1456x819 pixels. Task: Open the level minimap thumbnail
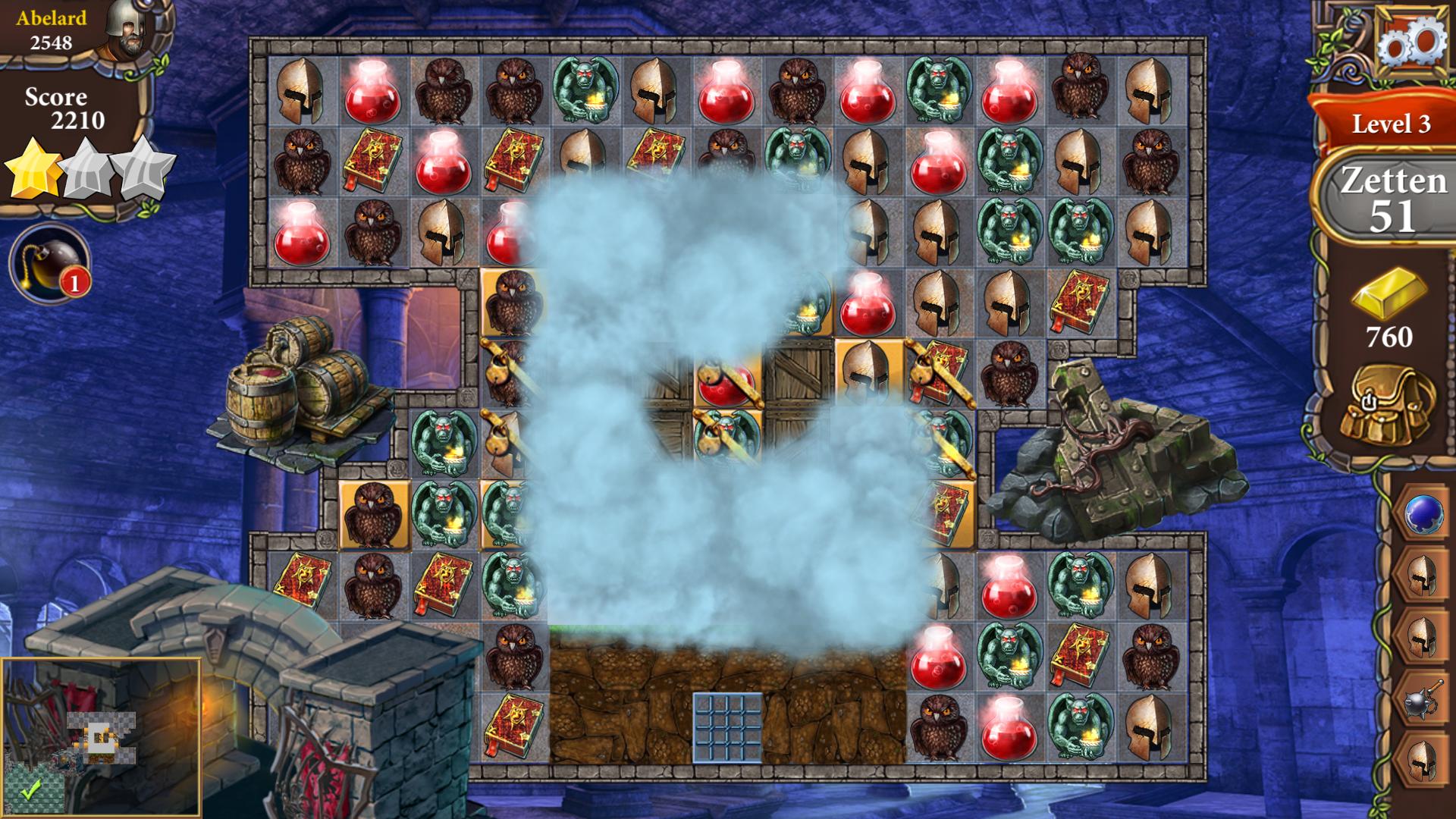click(102, 738)
